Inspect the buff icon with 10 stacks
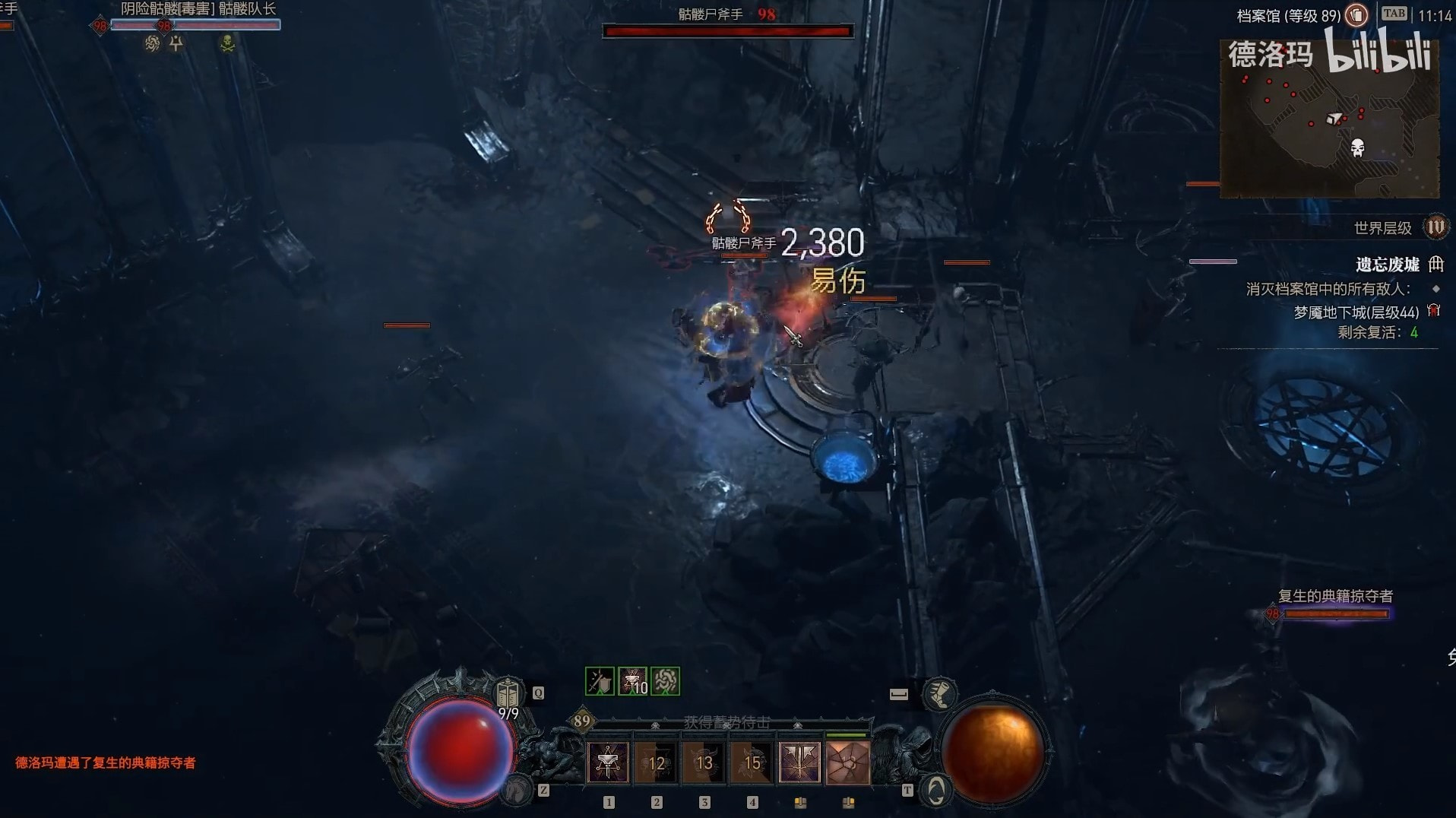Image resolution: width=1456 pixels, height=818 pixels. 632,681
